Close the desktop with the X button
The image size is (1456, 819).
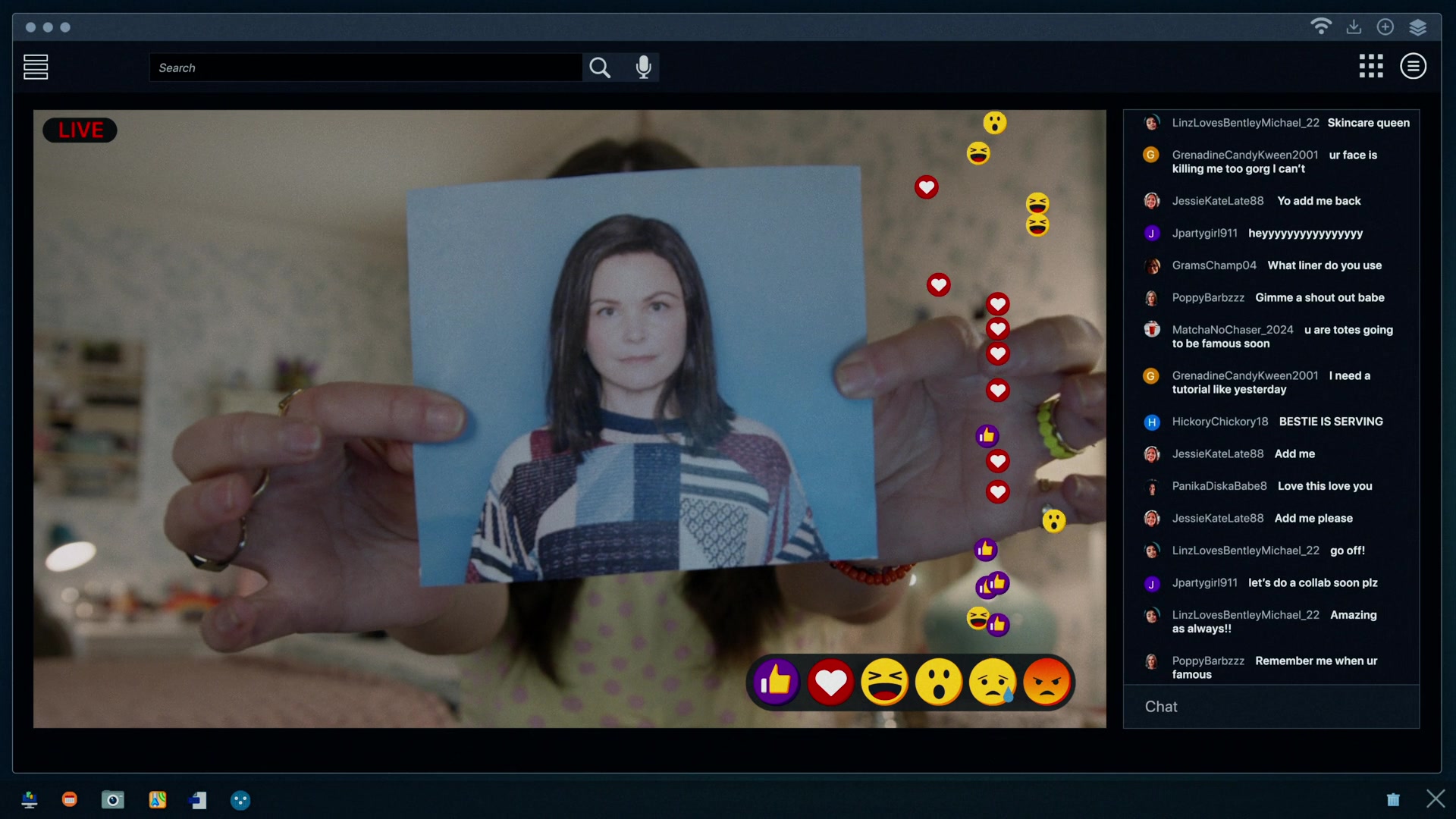[1436, 799]
